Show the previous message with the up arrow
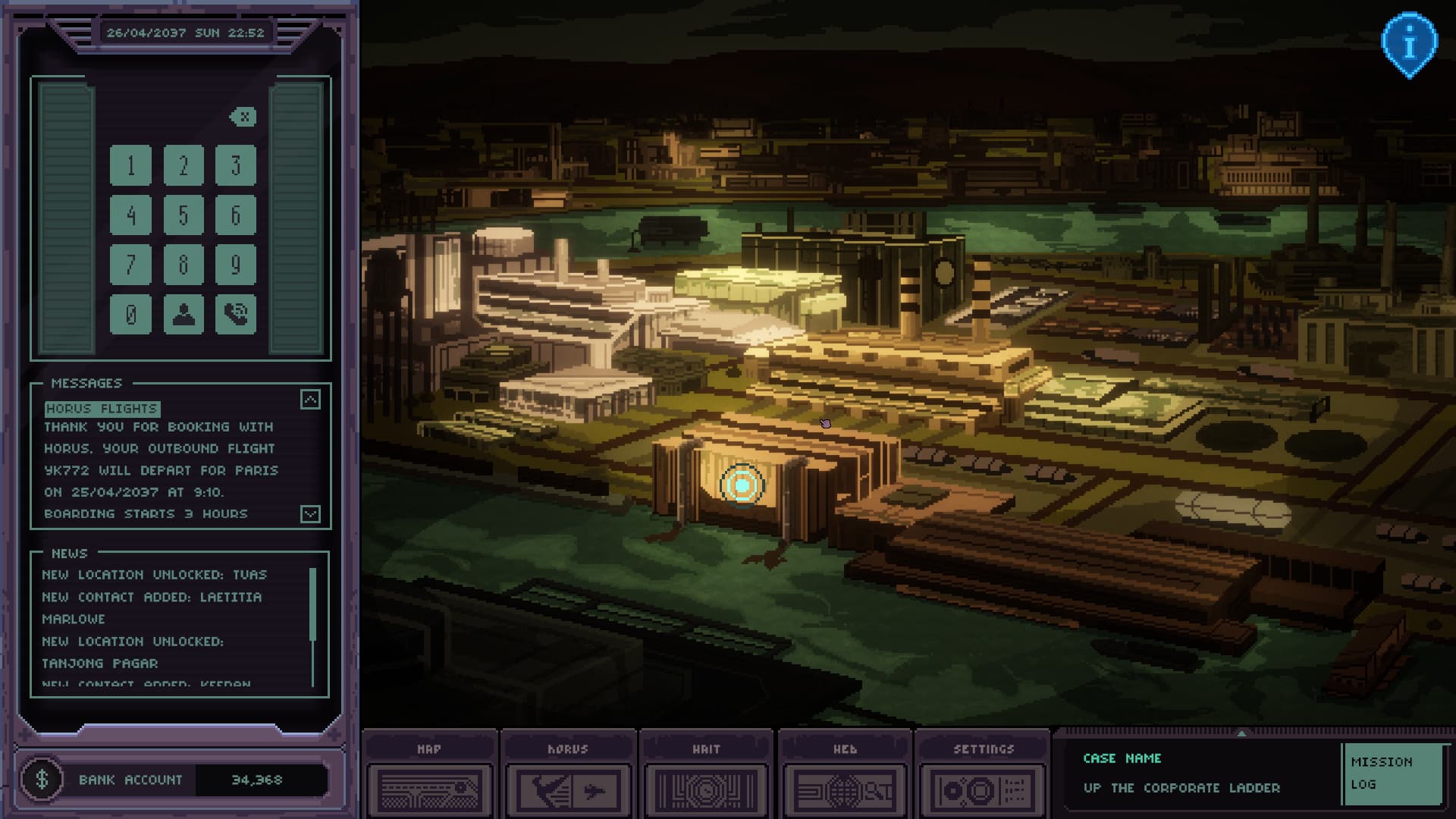Viewport: 1456px width, 819px height. pos(310,400)
